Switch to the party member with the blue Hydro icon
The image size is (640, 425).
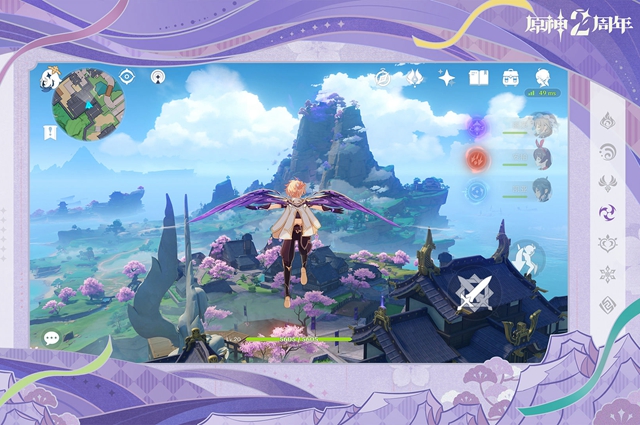pos(478,190)
